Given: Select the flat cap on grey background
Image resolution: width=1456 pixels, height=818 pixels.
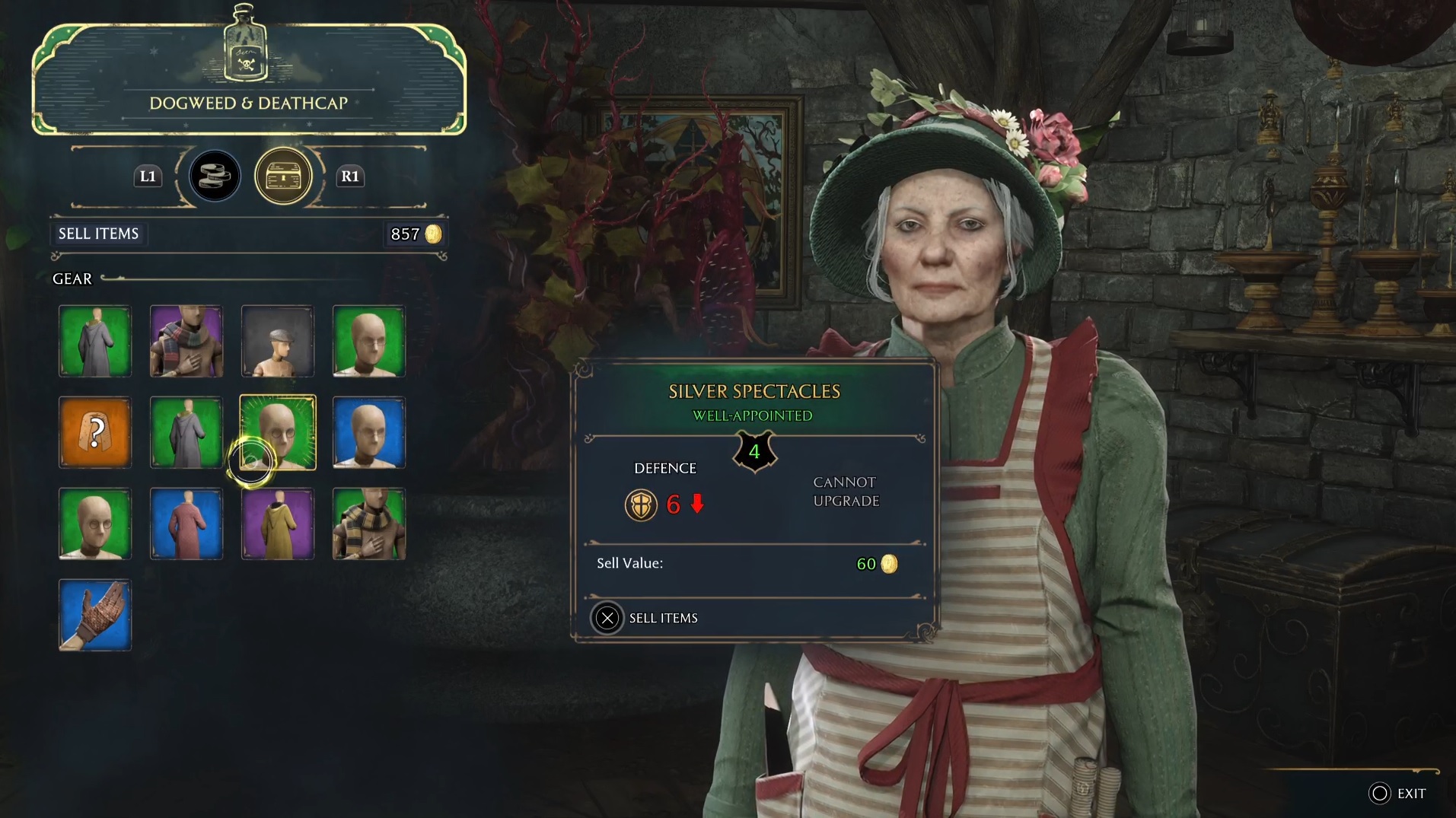Looking at the screenshot, I should tap(277, 341).
